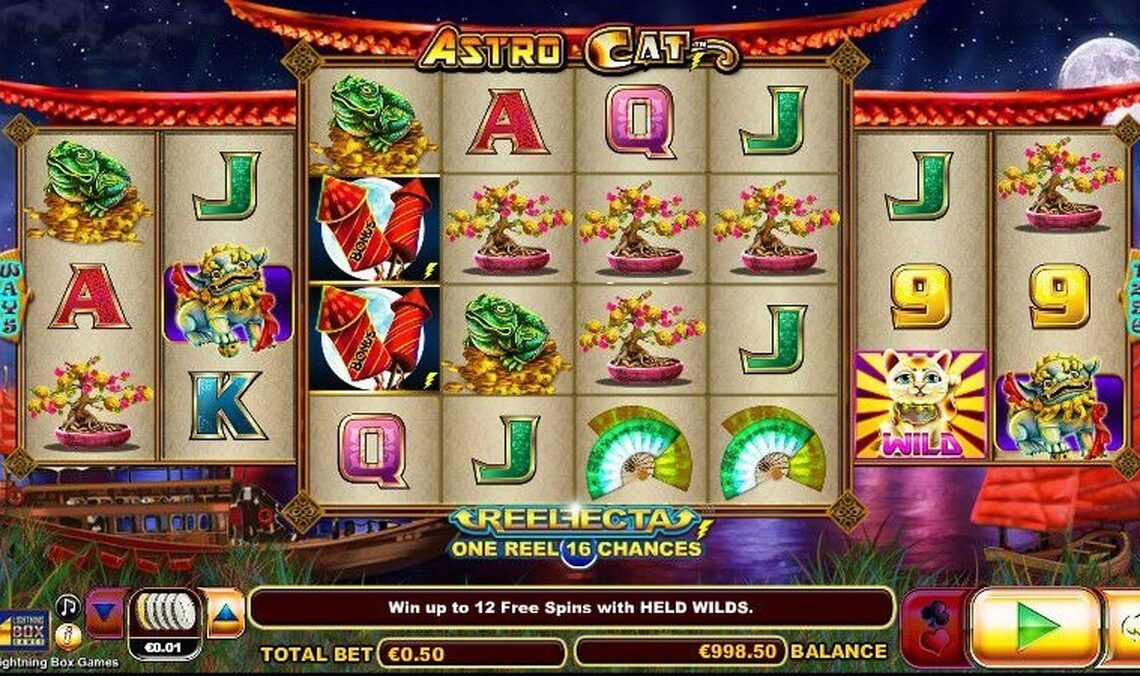Open the info paytable icon
Image resolution: width=1140 pixels, height=676 pixels.
point(67,634)
